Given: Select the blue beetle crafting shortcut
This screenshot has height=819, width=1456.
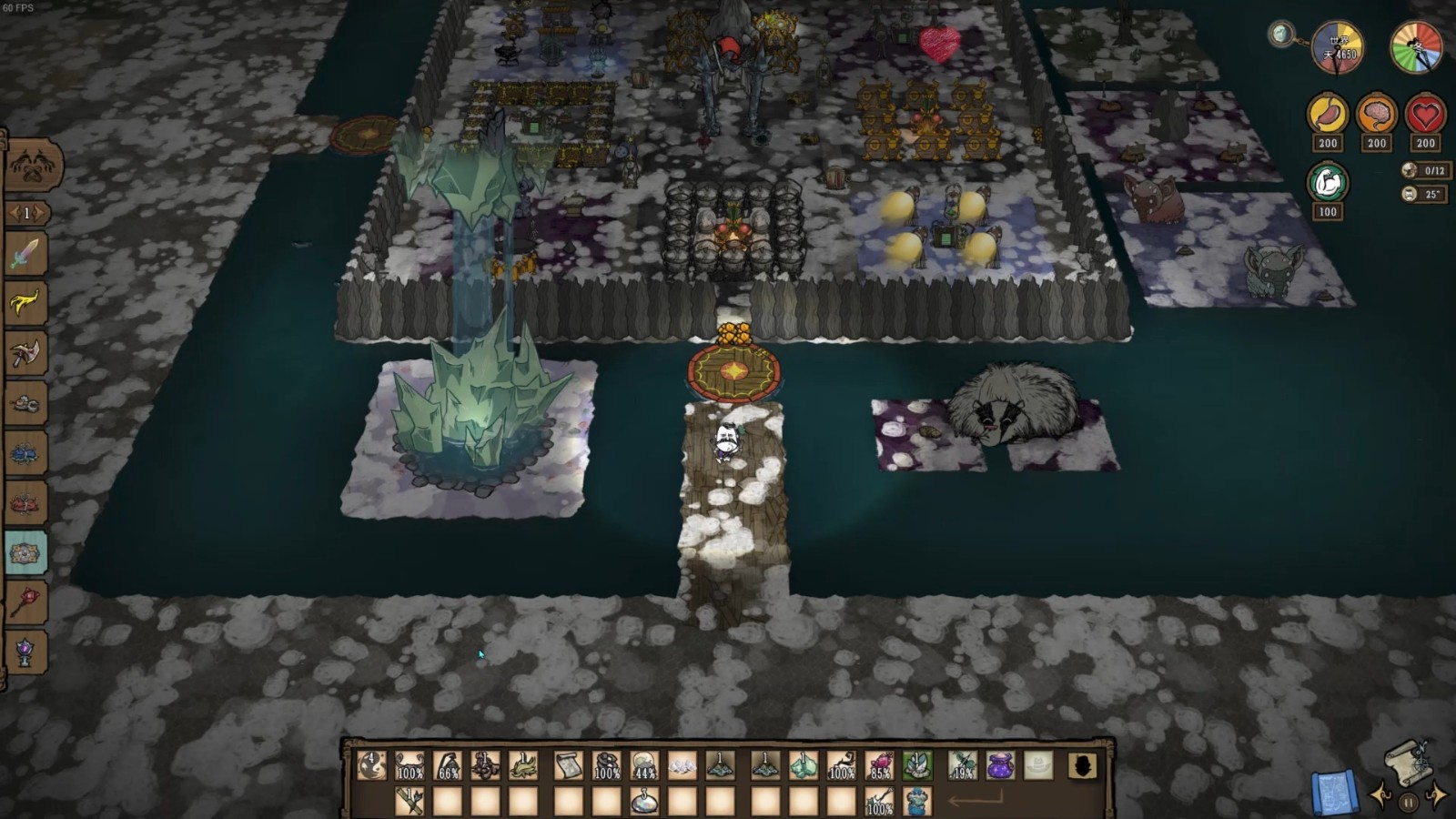Looking at the screenshot, I should pyautogui.click(x=25, y=453).
